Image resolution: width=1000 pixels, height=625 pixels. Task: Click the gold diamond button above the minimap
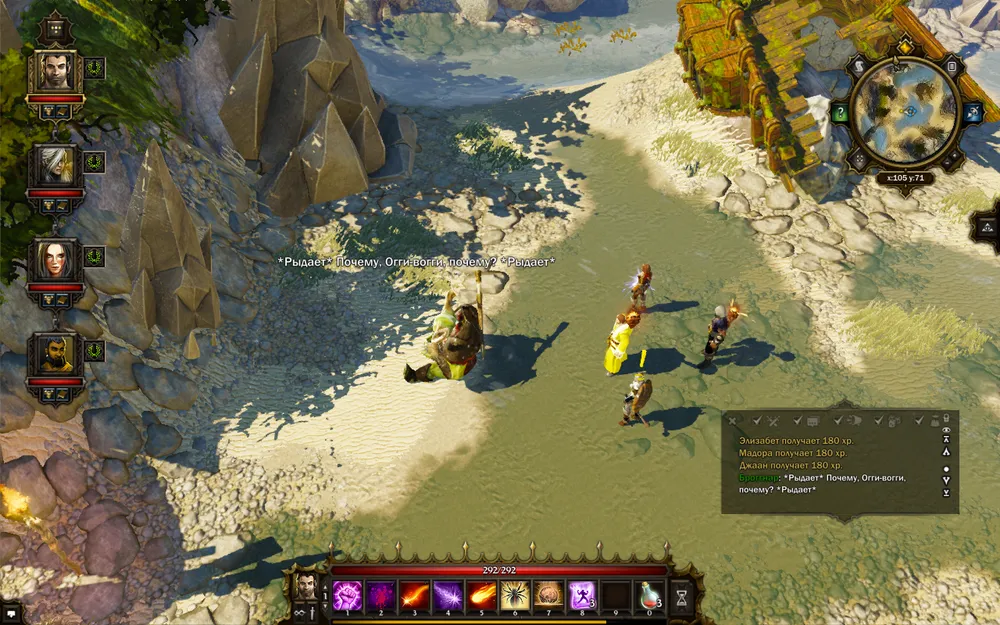906,47
